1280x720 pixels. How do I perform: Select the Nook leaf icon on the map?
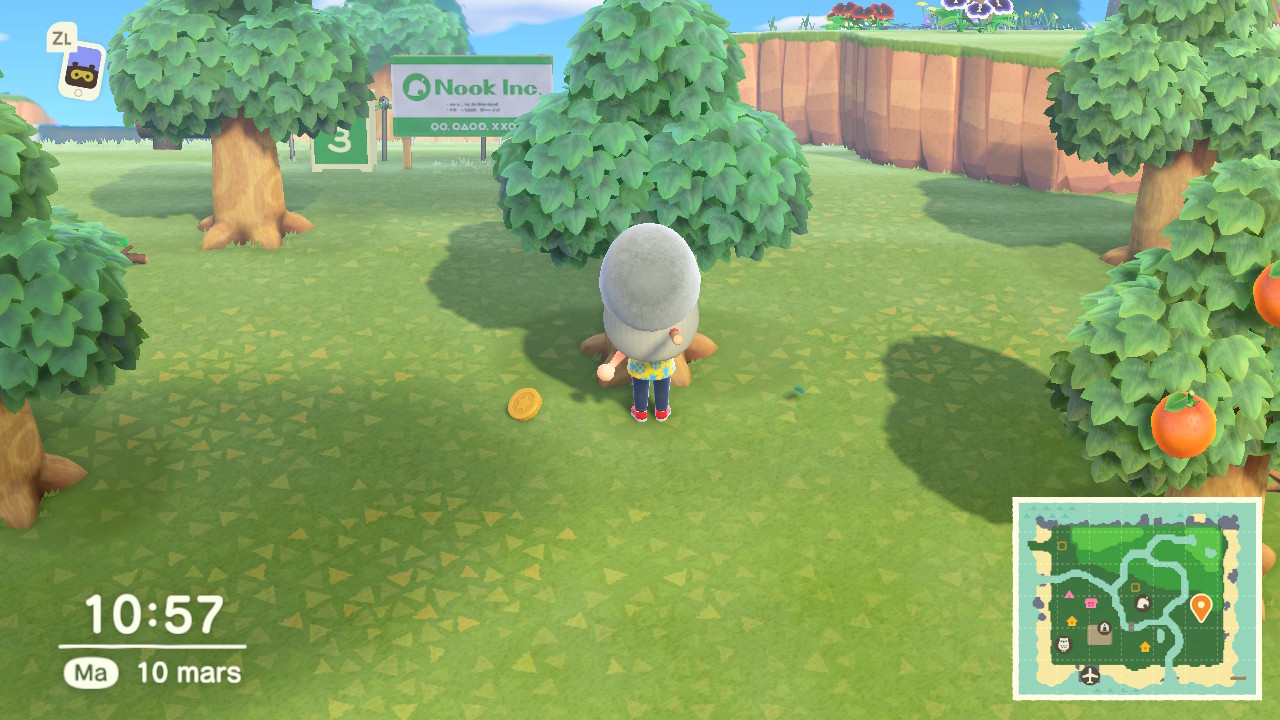point(1143,604)
